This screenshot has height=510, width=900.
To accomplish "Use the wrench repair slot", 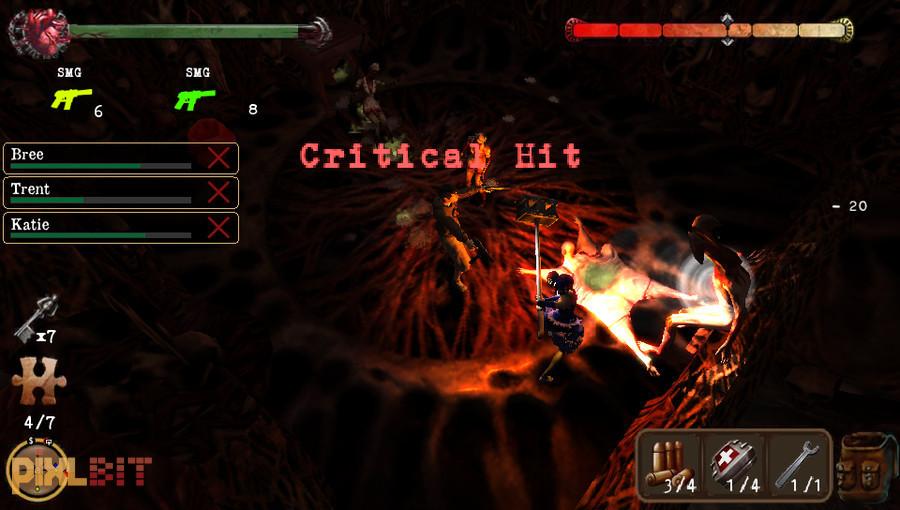I will [797, 465].
